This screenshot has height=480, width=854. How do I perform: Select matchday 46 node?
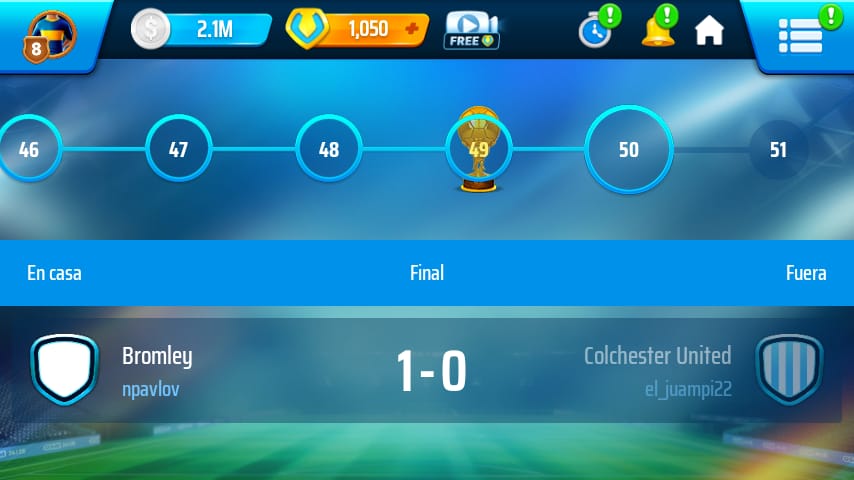29,150
